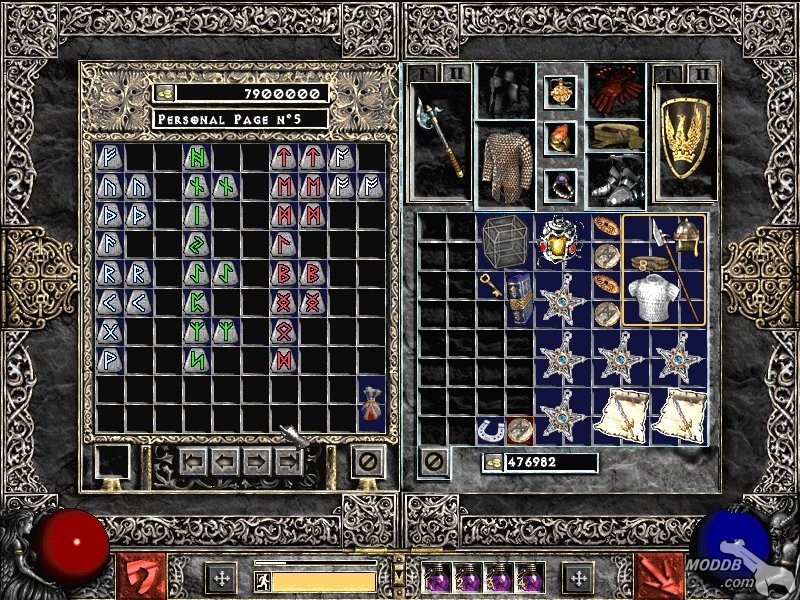The height and width of the screenshot is (600, 800).
Task: Close the inventory panel
Action: [x=433, y=462]
